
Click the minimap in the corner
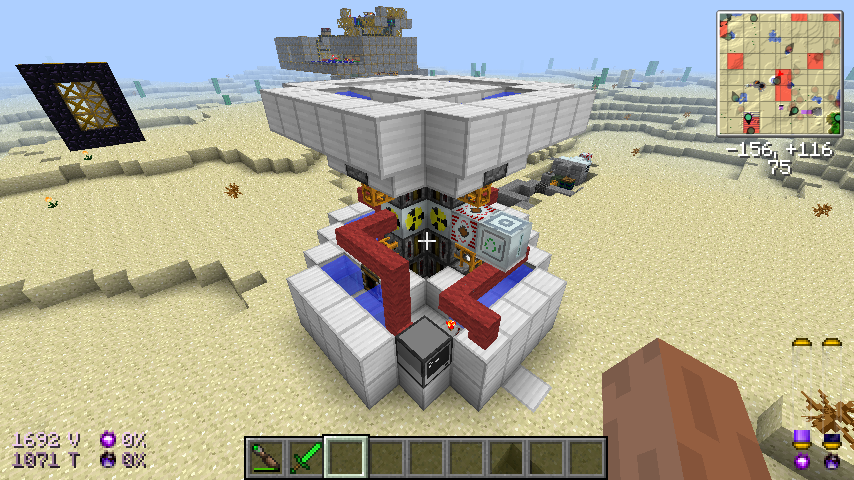[779, 73]
